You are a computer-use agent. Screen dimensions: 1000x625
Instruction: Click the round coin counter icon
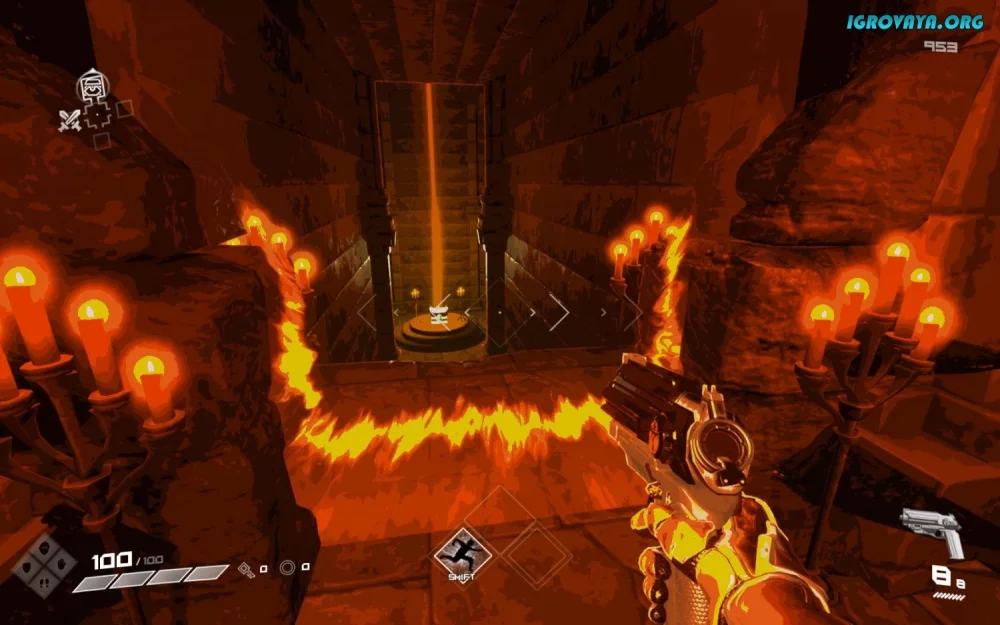(x=288, y=568)
